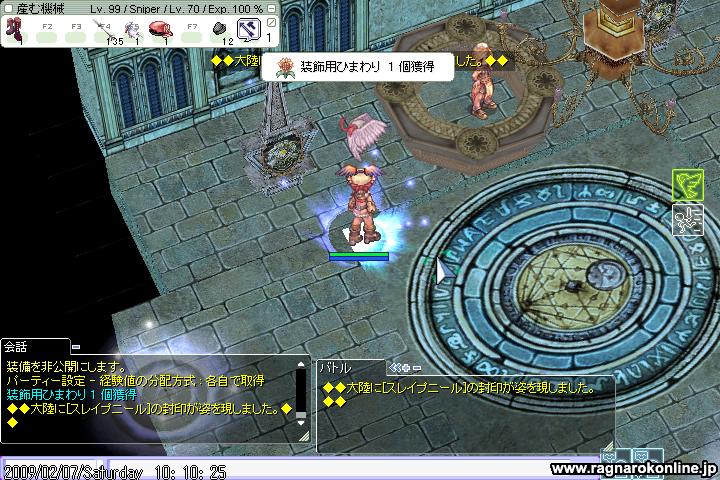Select the winged silver item in slot F5
This screenshot has height=480, width=720.
pos(131,27)
